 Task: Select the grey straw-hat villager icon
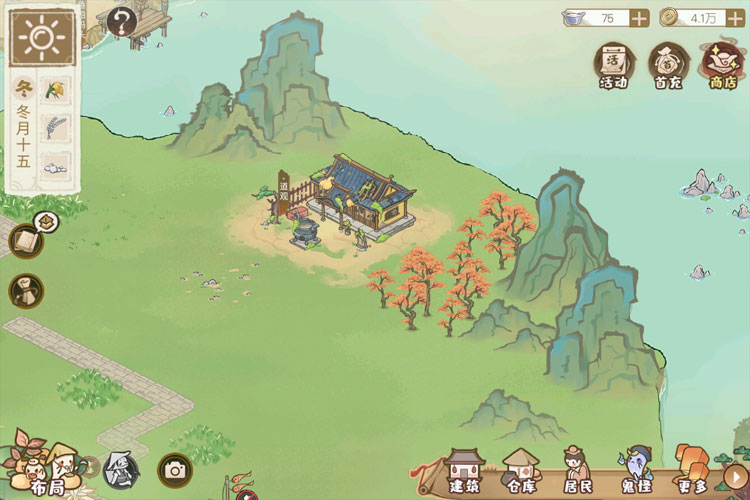click(120, 469)
